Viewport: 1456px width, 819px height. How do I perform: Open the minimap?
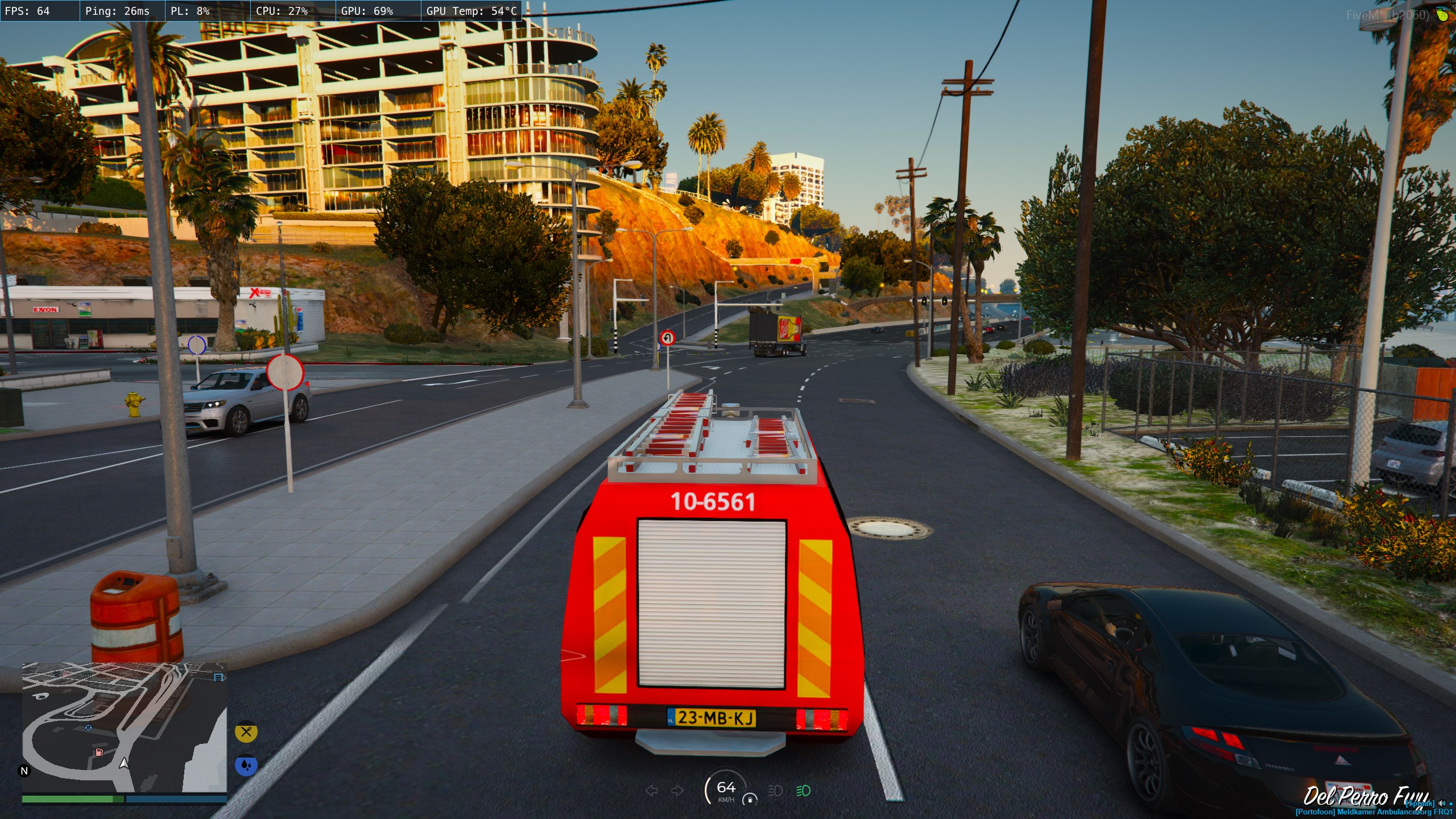pos(124,727)
